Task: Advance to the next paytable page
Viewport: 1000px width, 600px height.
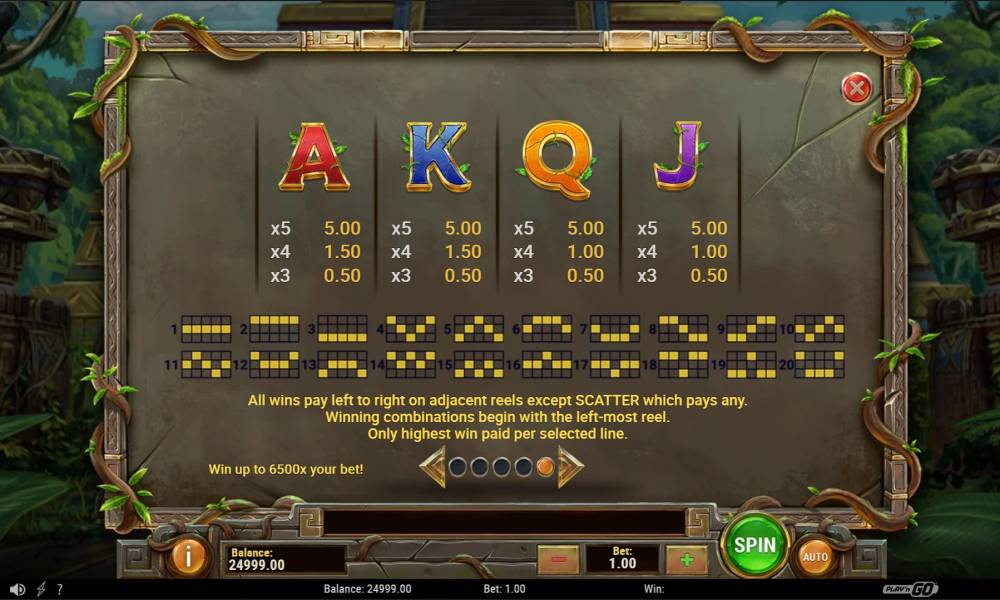Action: tap(570, 467)
